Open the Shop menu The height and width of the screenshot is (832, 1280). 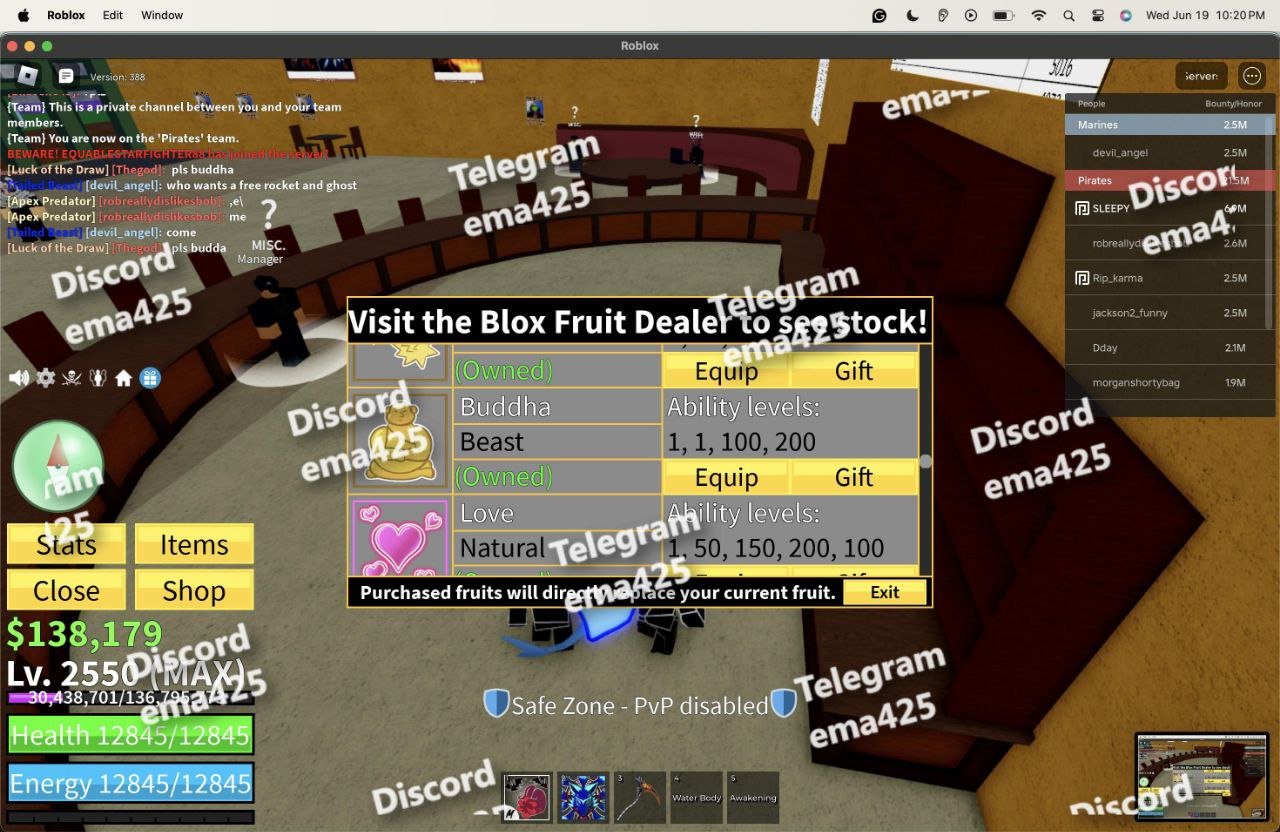(194, 591)
